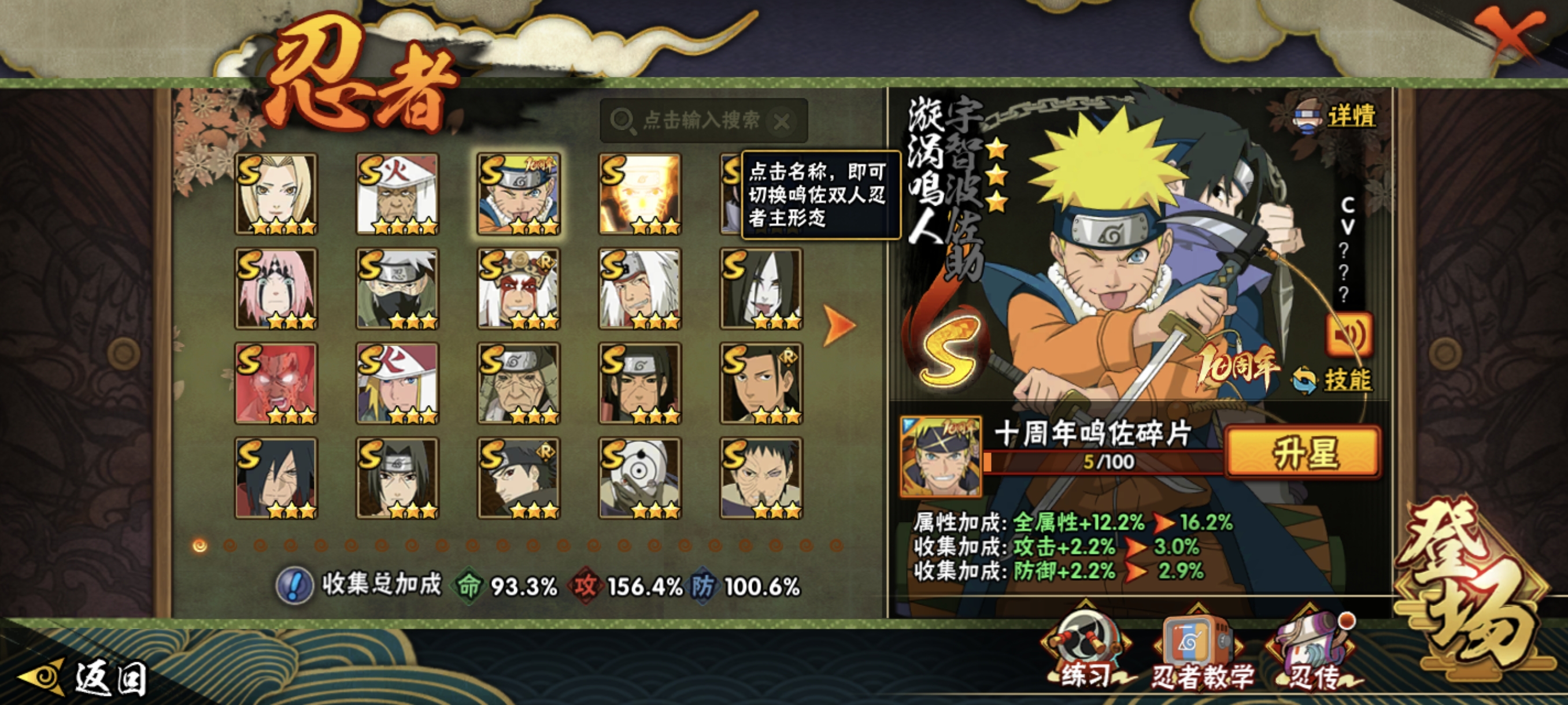The width and height of the screenshot is (1568, 705).
Task: Clear the search box text
Action: point(782,122)
